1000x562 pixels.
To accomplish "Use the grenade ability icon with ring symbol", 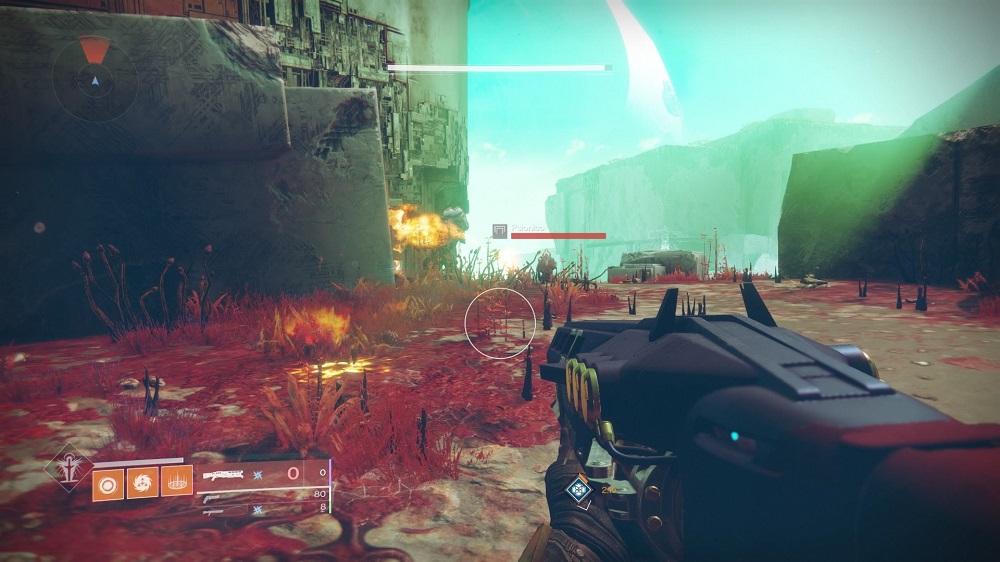I will (x=108, y=484).
